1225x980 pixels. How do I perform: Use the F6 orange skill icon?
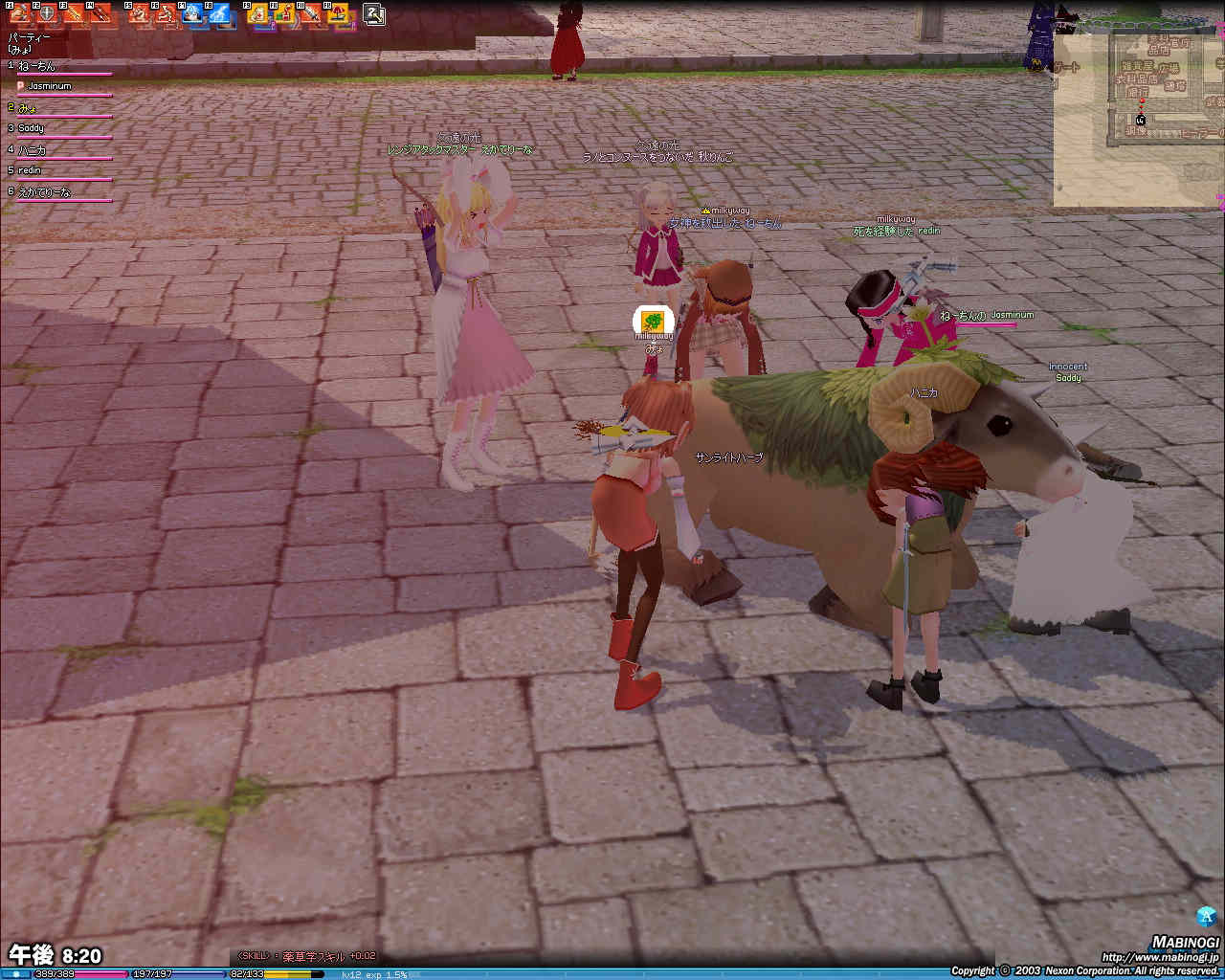[x=167, y=14]
